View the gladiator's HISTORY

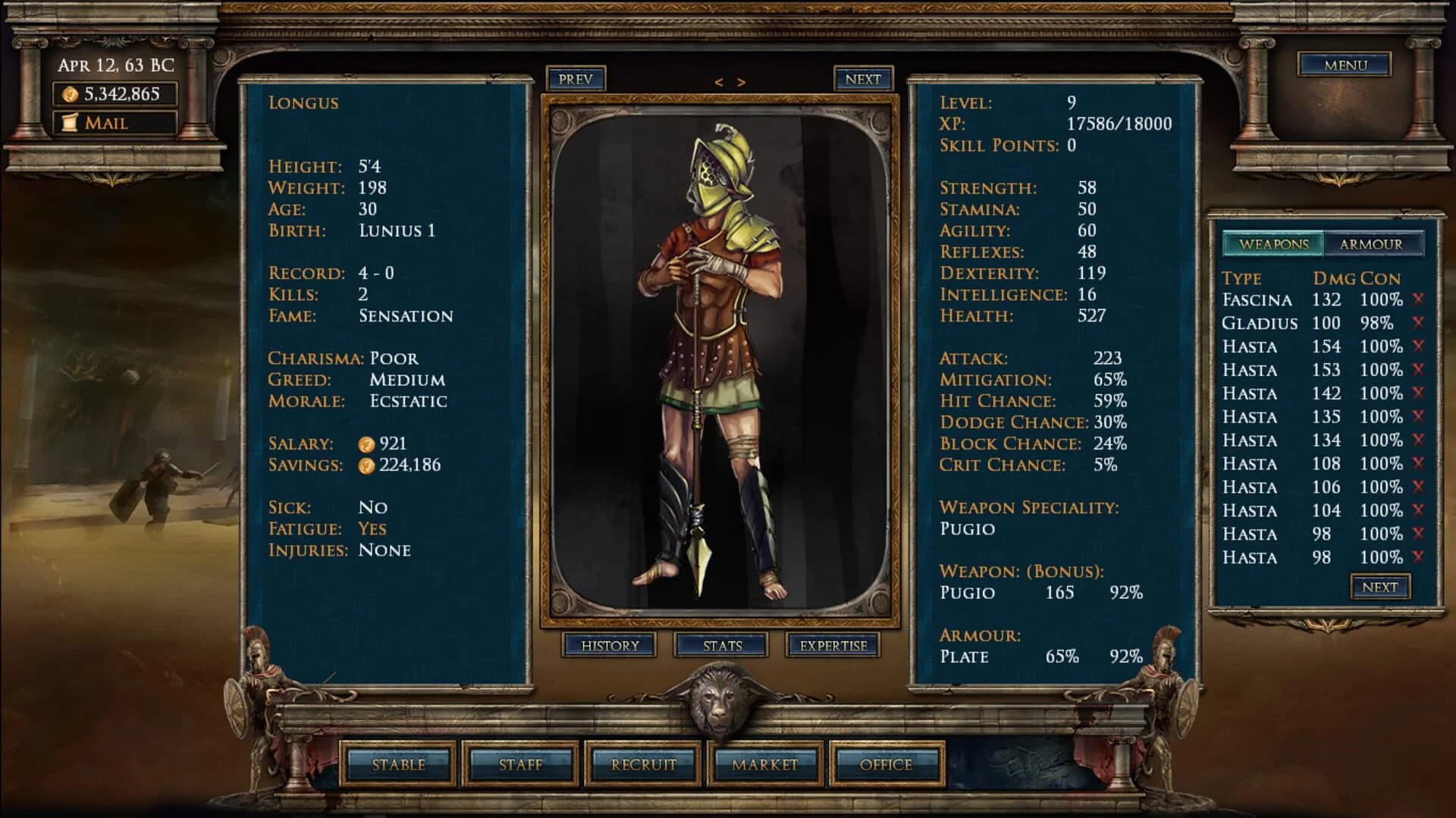point(610,645)
